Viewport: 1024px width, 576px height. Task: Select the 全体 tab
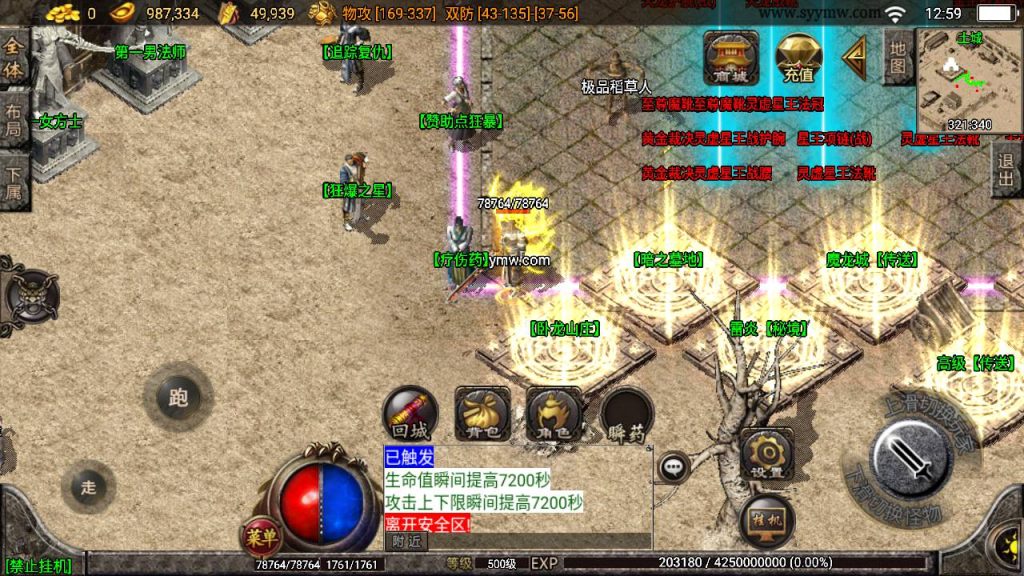coord(13,60)
